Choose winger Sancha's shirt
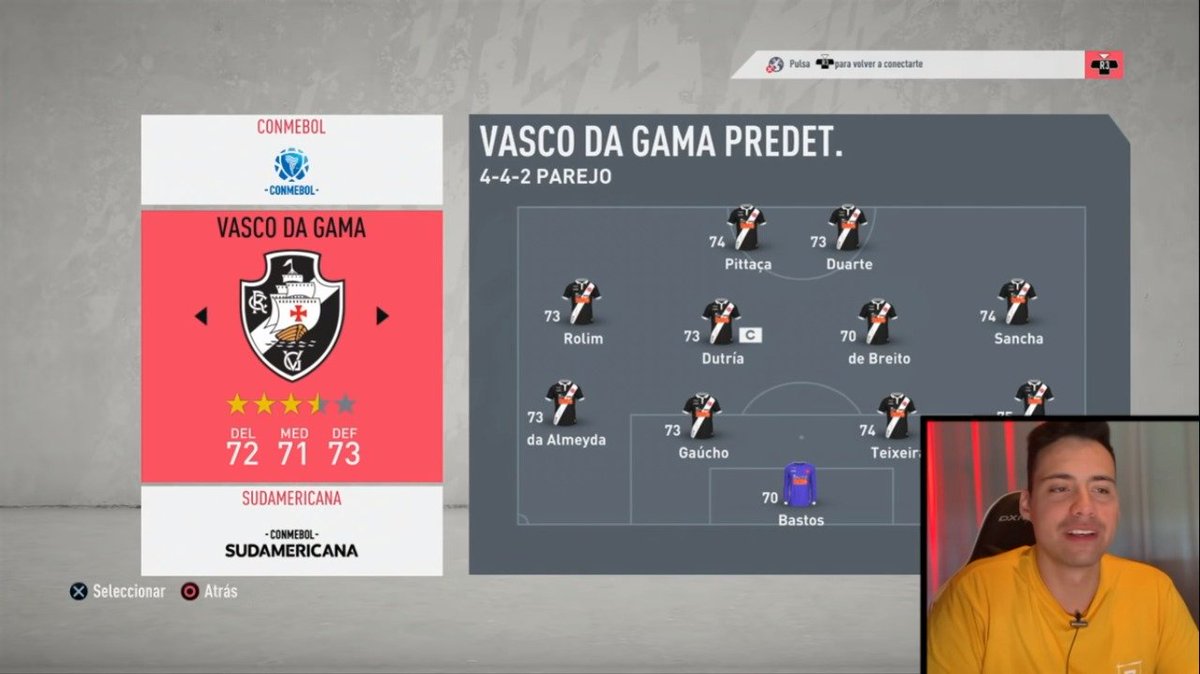This screenshot has height=674, width=1200. [x=1017, y=302]
